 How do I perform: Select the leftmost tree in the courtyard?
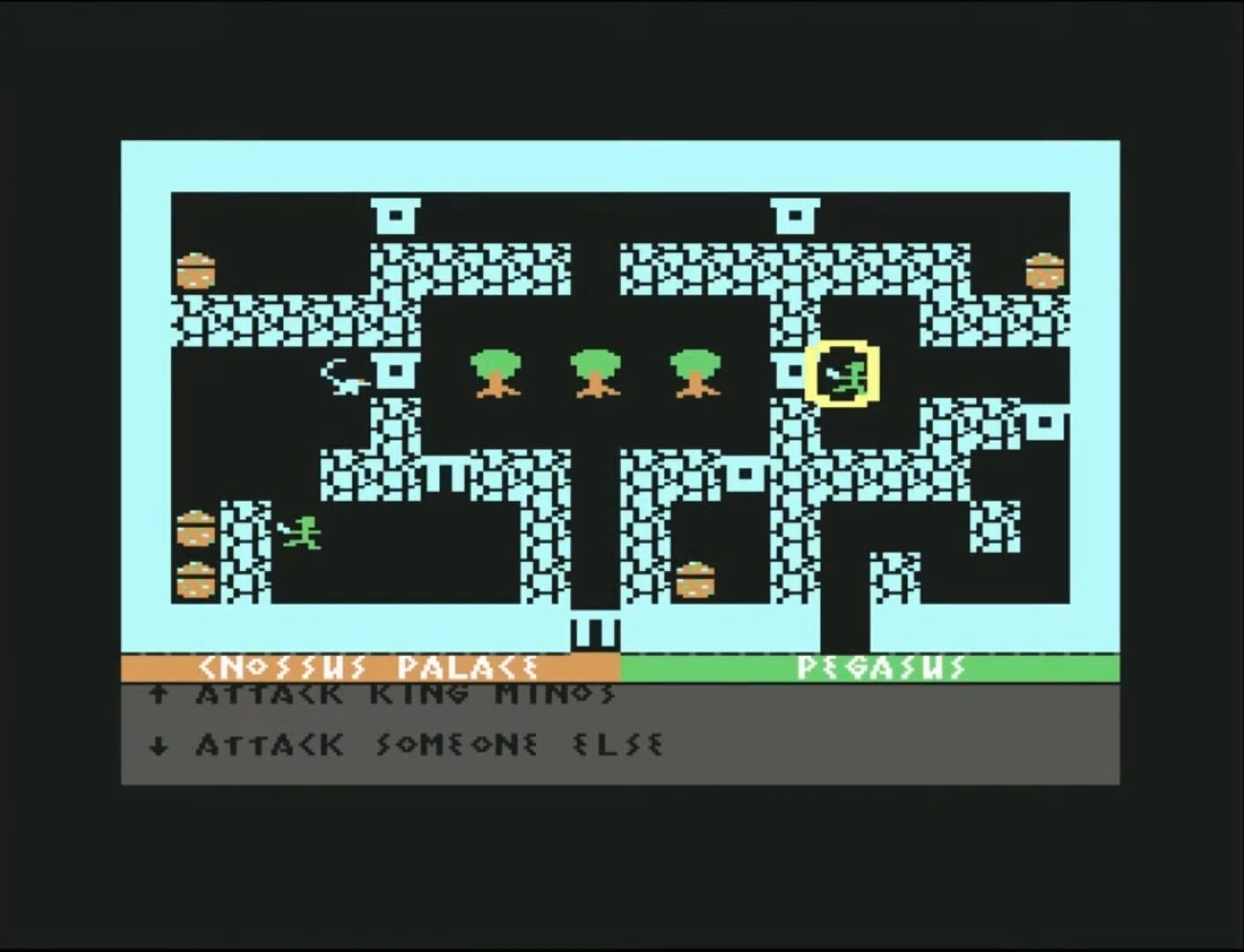pos(496,375)
